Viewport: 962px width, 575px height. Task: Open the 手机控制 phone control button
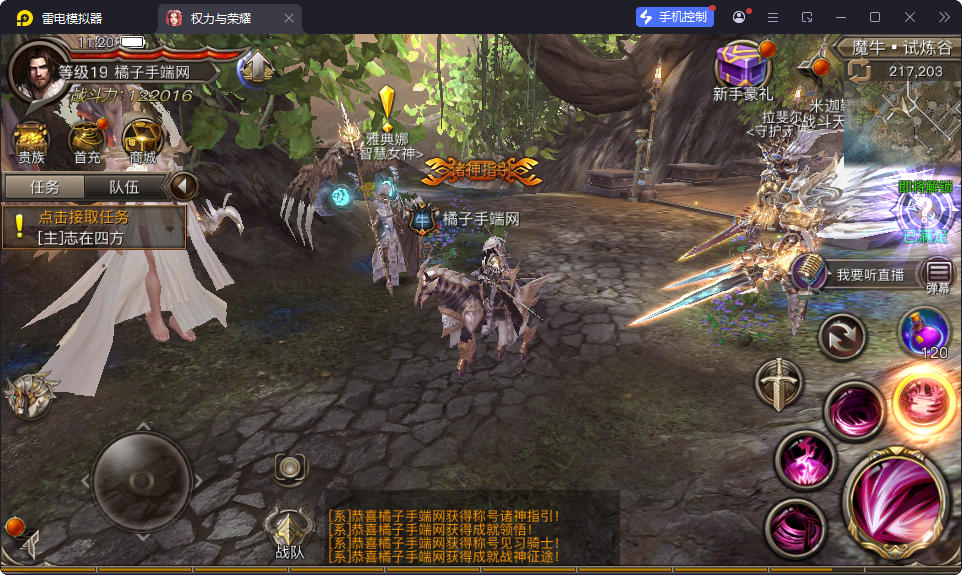[x=675, y=17]
